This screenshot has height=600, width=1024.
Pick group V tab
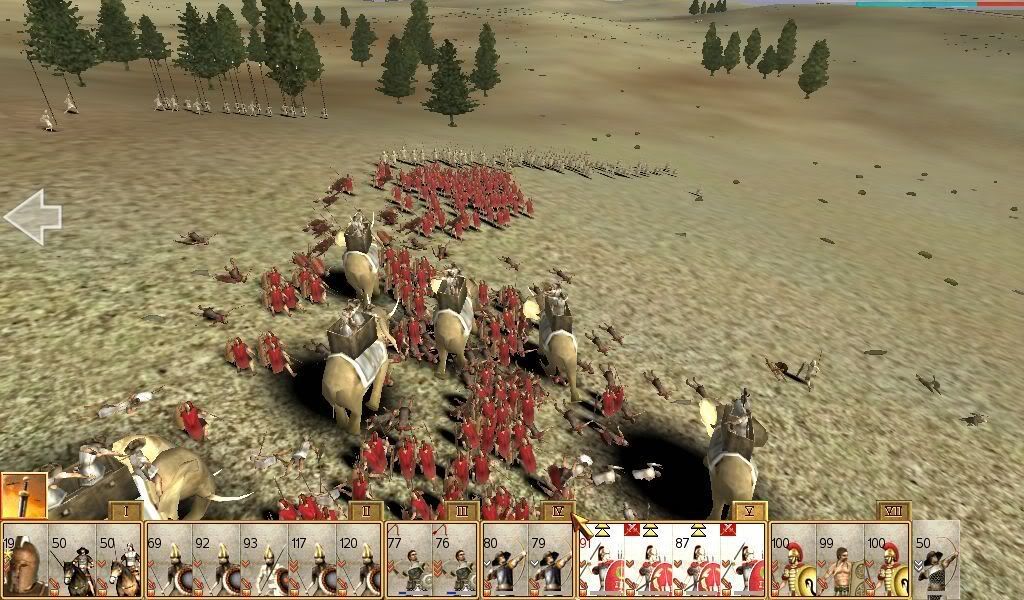pos(749,512)
